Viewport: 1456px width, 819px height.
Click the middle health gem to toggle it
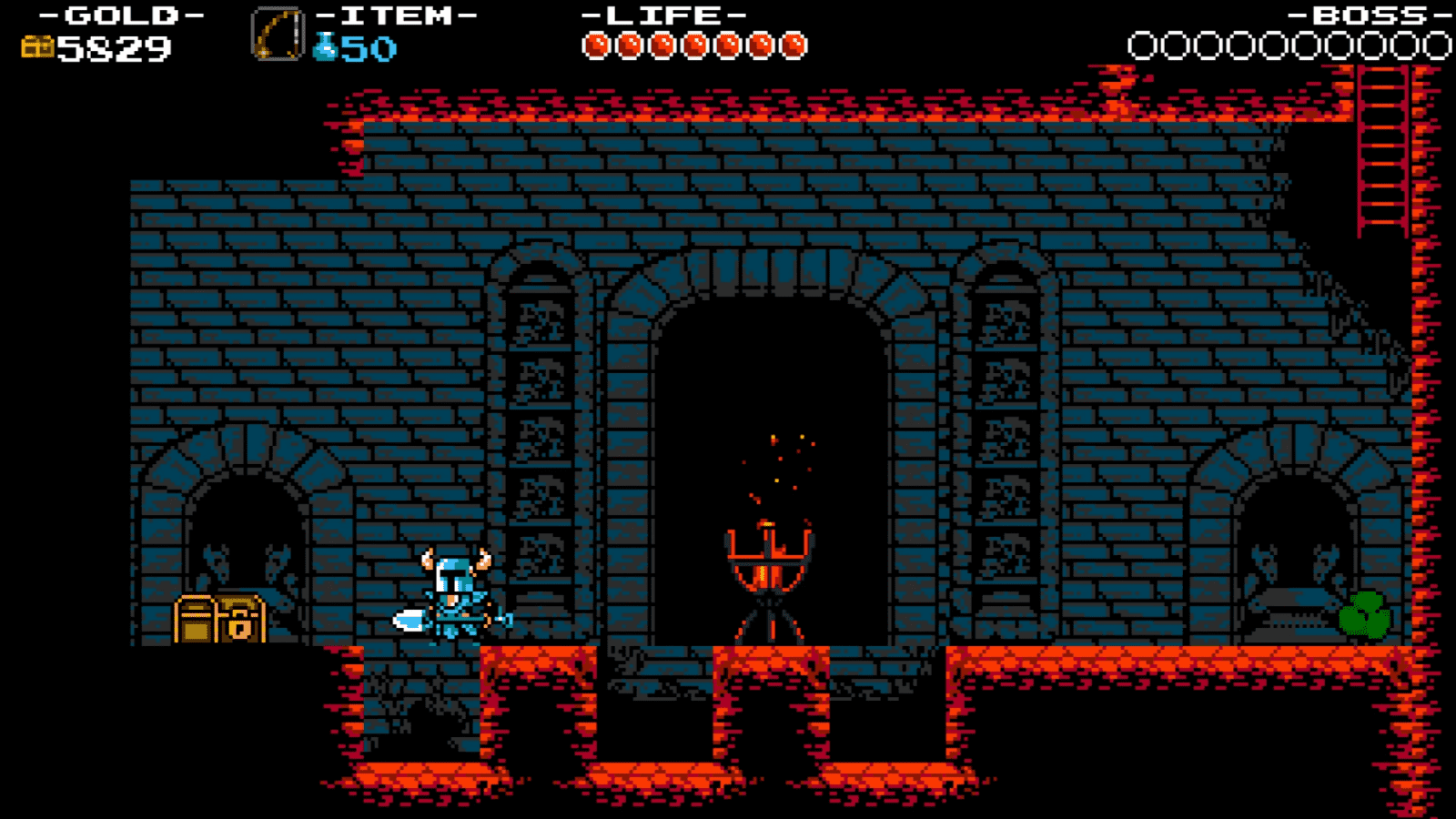pos(695,41)
